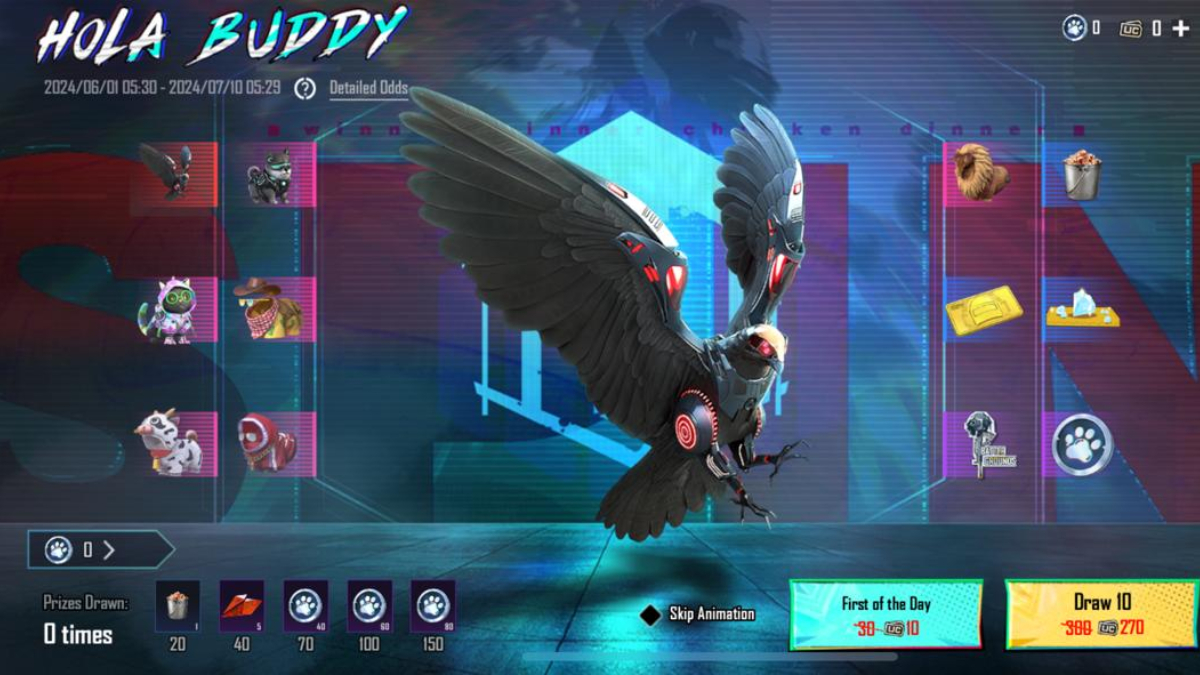1200x675 pixels.
Task: Buy the Draw 10 bundle
Action: [x=1099, y=614]
